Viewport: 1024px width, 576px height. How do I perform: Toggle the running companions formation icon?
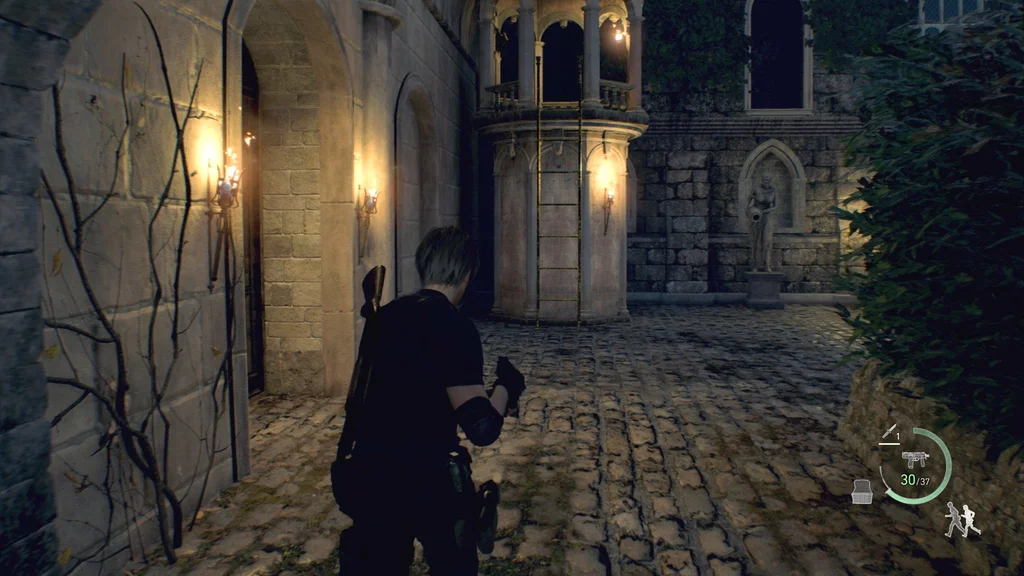[961, 519]
